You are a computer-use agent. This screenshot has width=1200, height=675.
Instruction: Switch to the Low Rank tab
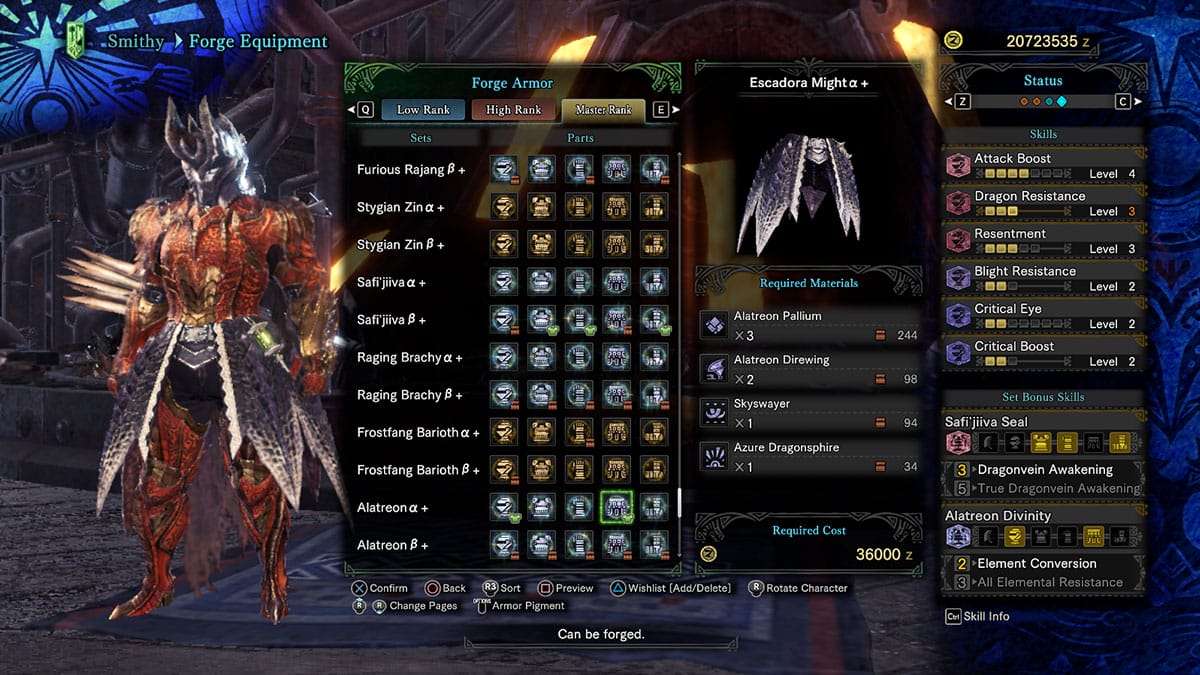click(x=423, y=109)
